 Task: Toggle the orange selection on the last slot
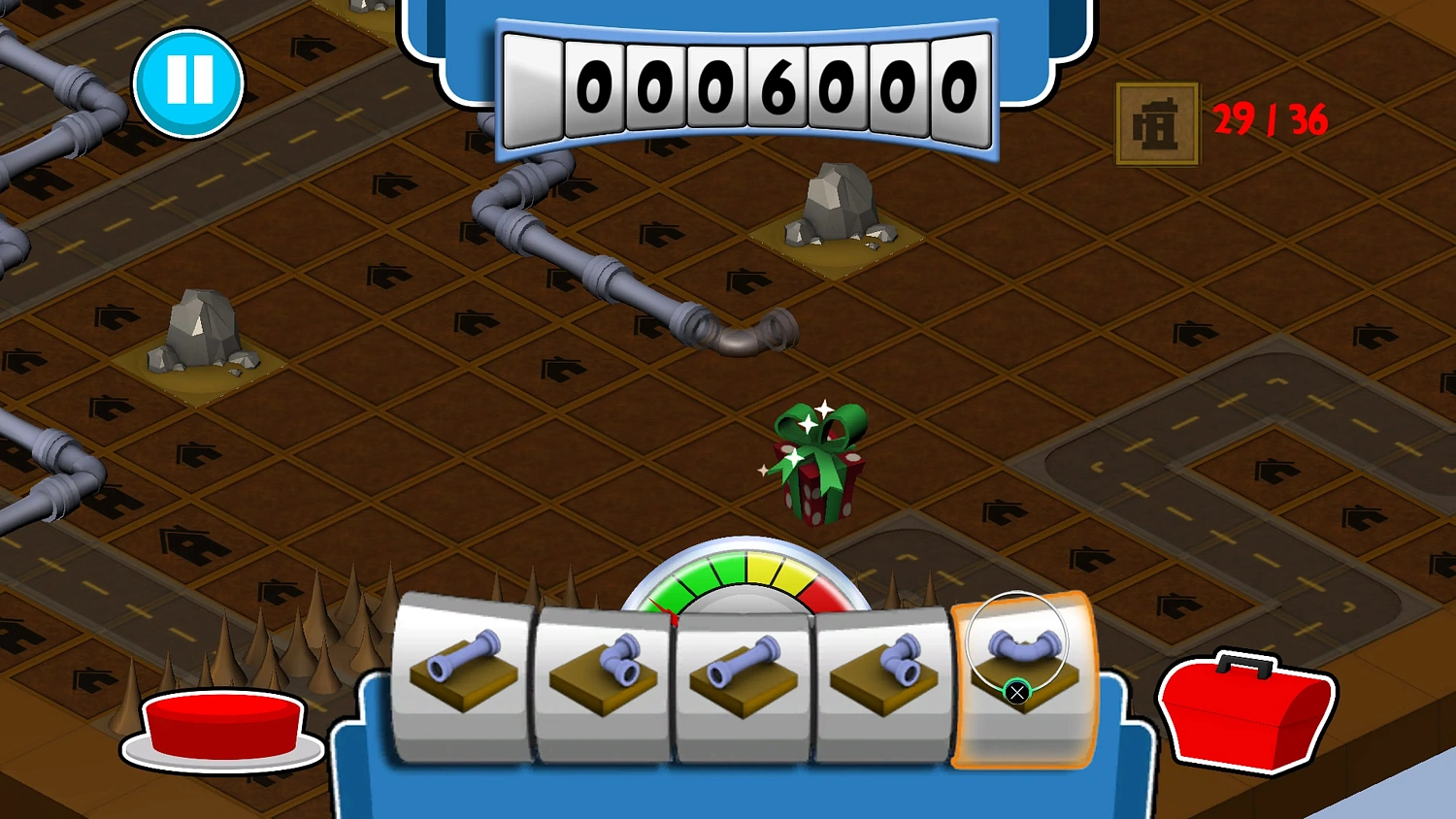[x=1016, y=692]
